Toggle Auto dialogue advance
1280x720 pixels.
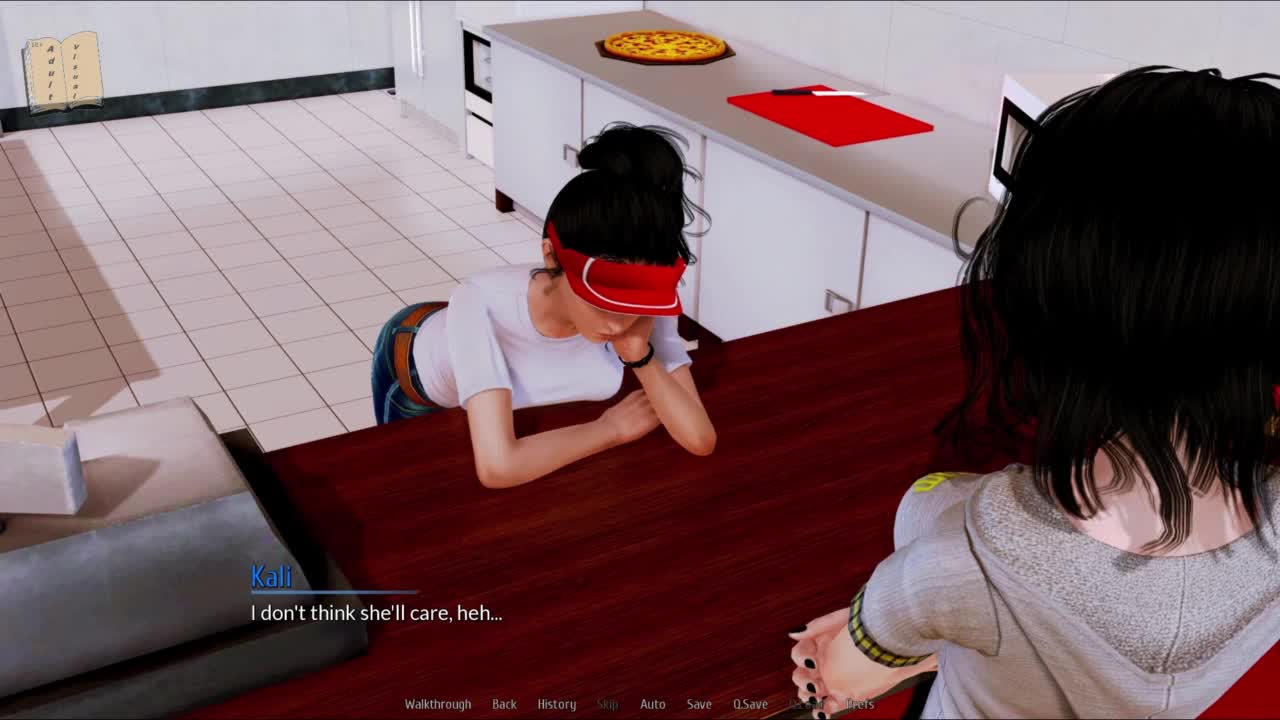[652, 704]
